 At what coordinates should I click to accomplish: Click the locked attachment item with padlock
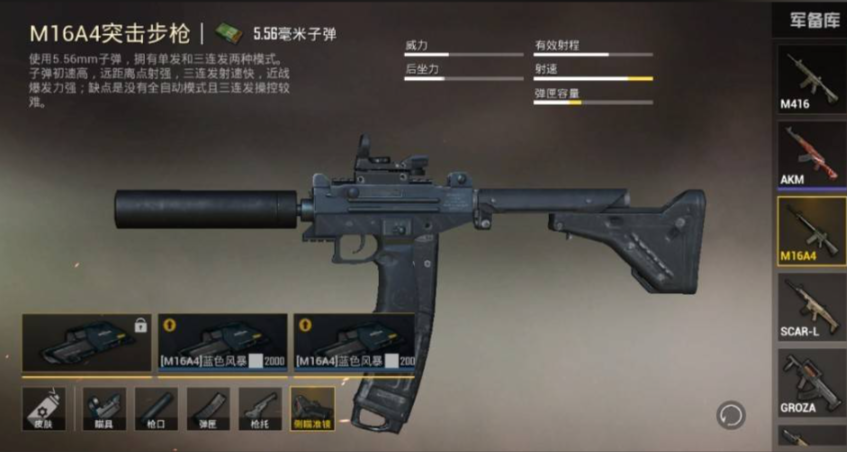tap(86, 343)
